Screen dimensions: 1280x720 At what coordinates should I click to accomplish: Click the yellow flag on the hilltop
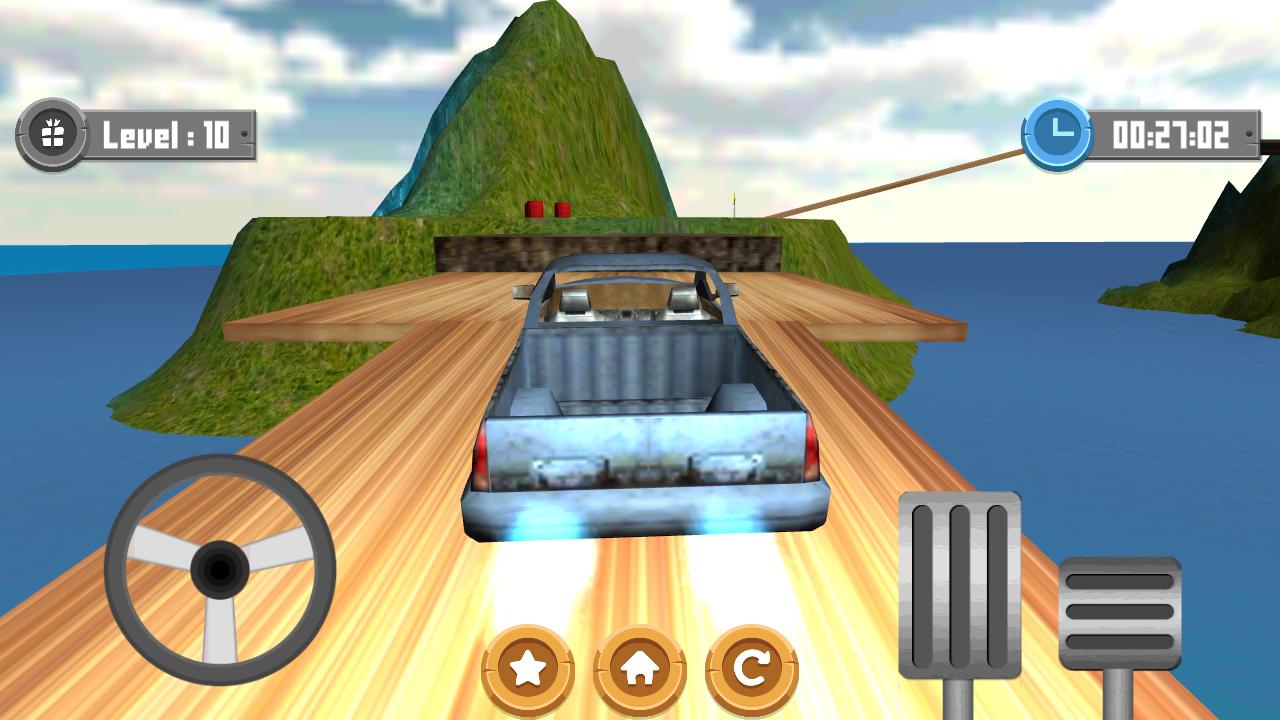[735, 200]
